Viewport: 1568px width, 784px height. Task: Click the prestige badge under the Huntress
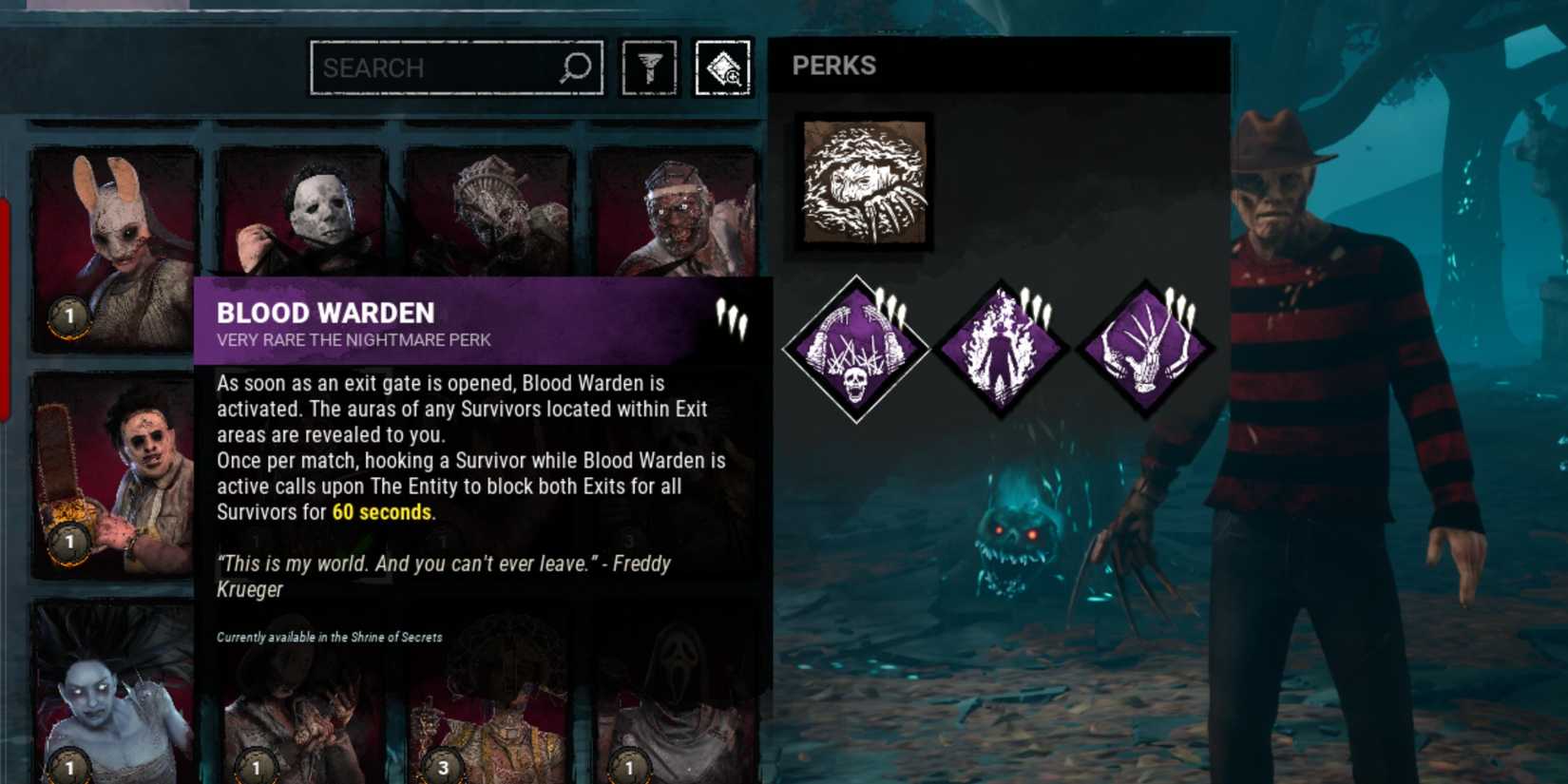pos(68,317)
